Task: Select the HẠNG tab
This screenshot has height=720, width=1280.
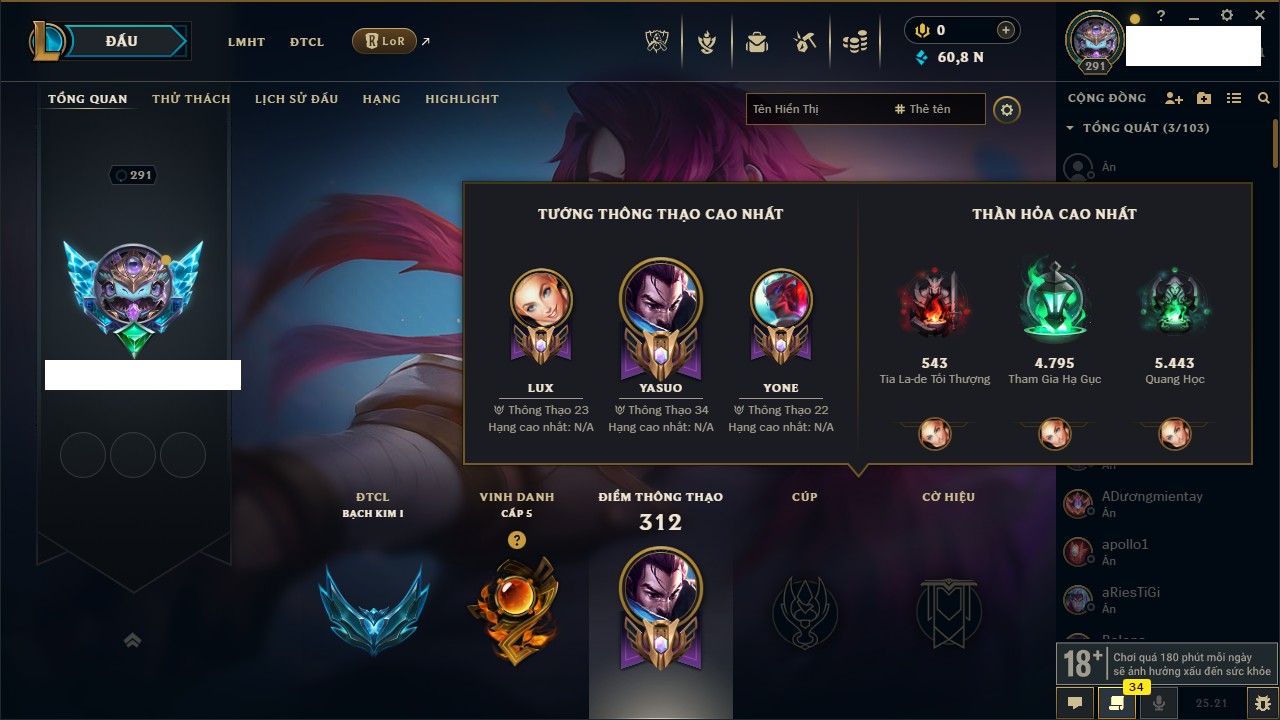Action: point(381,99)
